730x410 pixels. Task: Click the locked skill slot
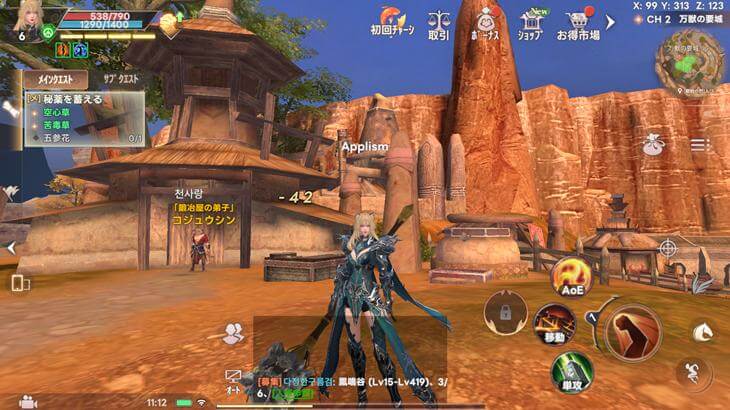(x=504, y=312)
